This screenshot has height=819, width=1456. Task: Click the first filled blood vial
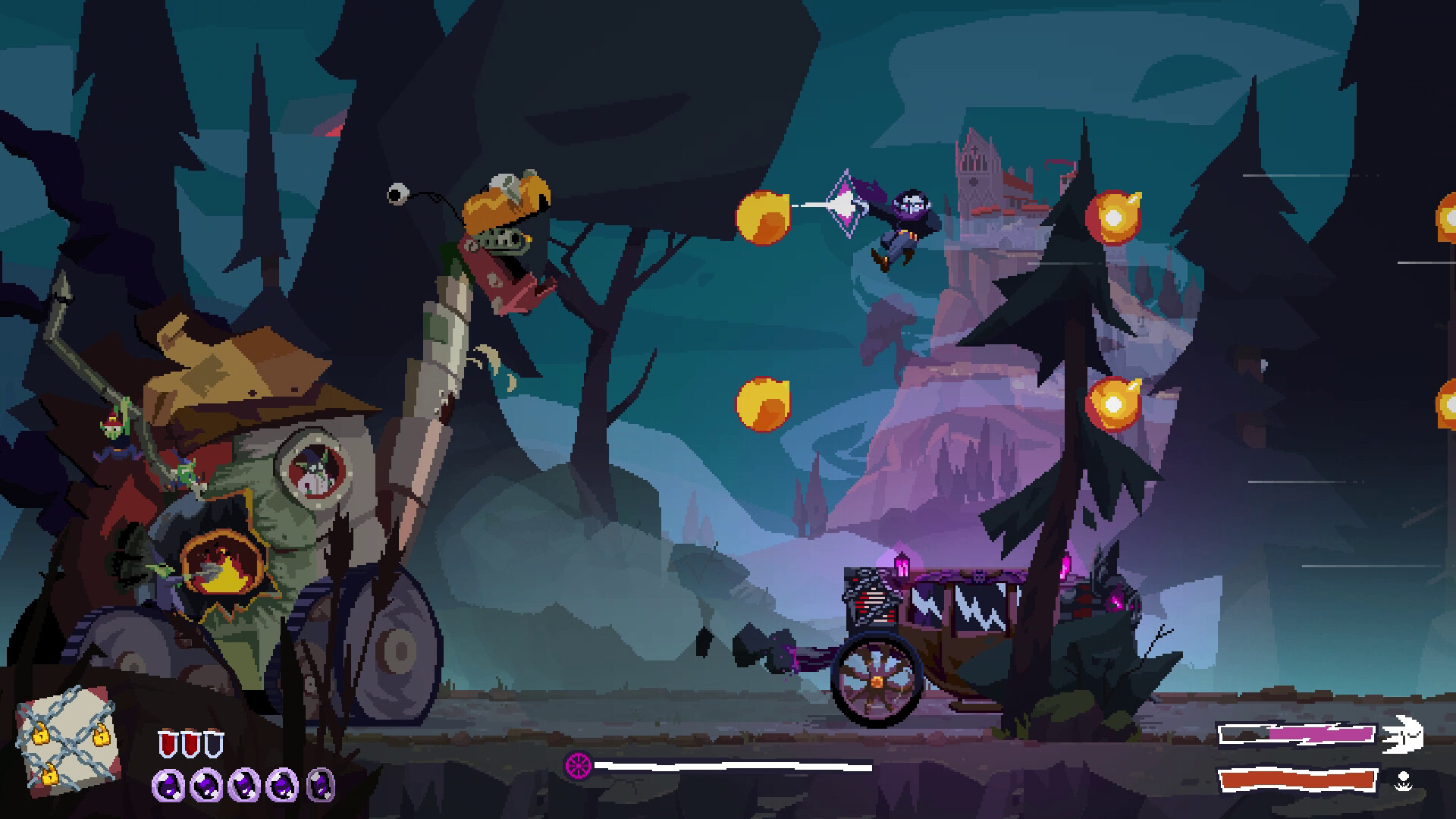[x=168, y=743]
